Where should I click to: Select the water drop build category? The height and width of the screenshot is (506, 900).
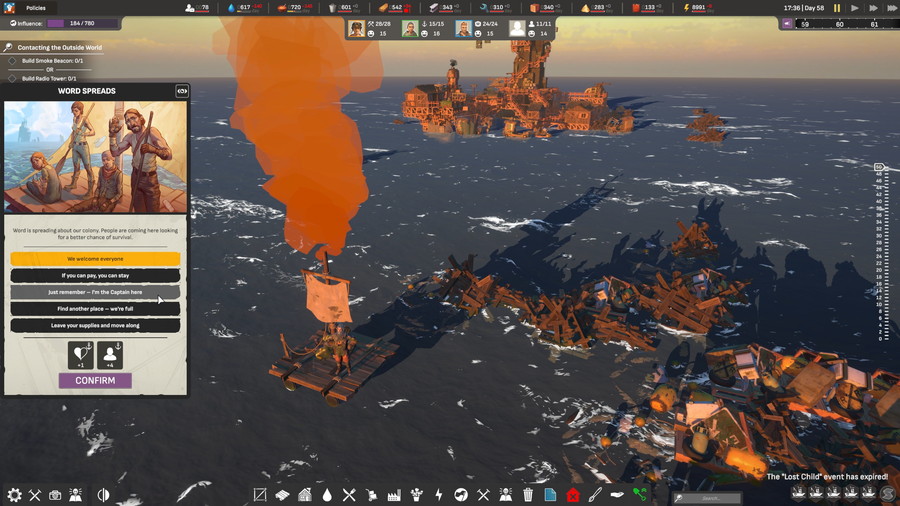(x=327, y=494)
